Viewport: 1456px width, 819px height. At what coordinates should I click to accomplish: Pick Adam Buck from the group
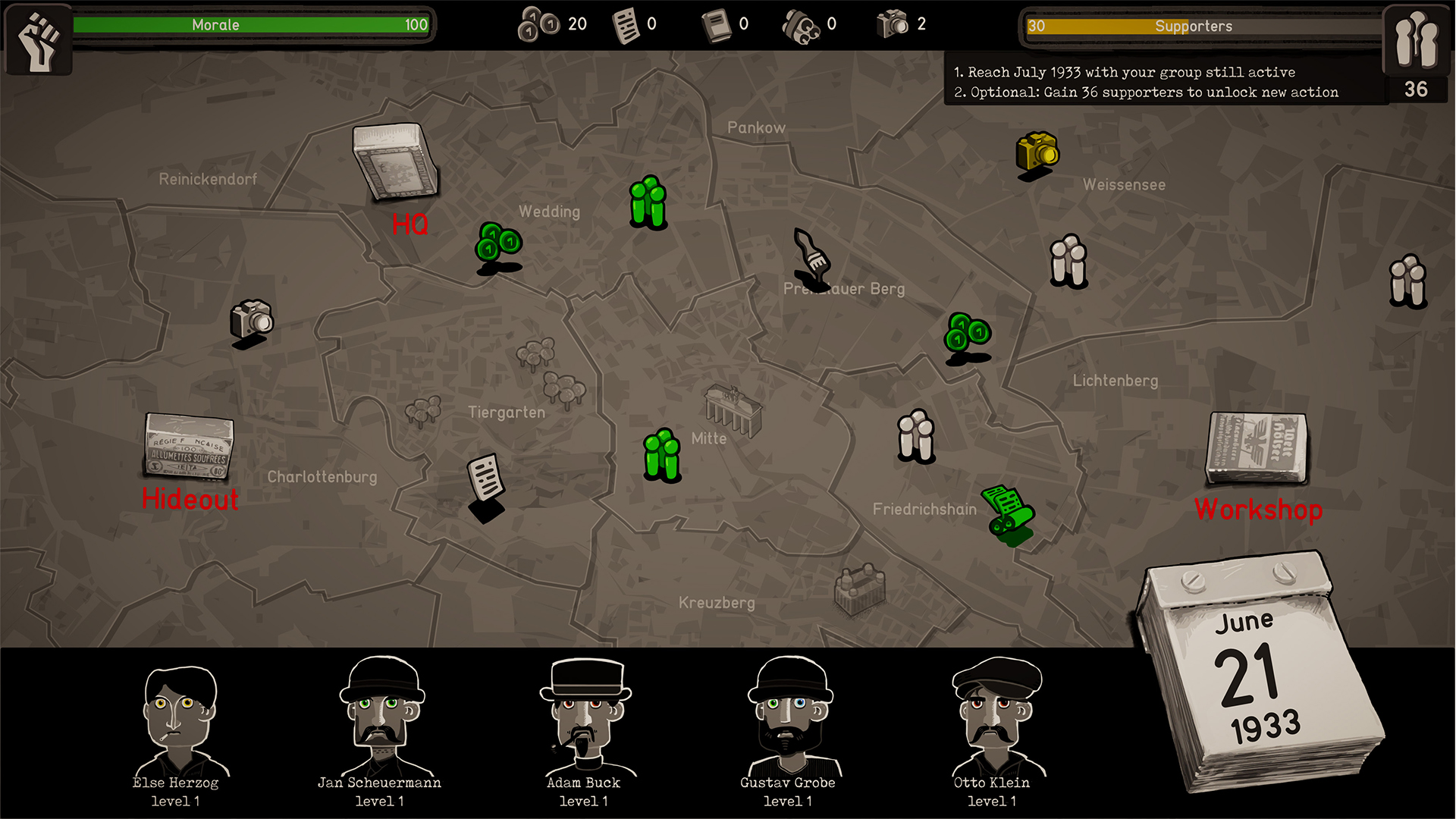[585, 717]
